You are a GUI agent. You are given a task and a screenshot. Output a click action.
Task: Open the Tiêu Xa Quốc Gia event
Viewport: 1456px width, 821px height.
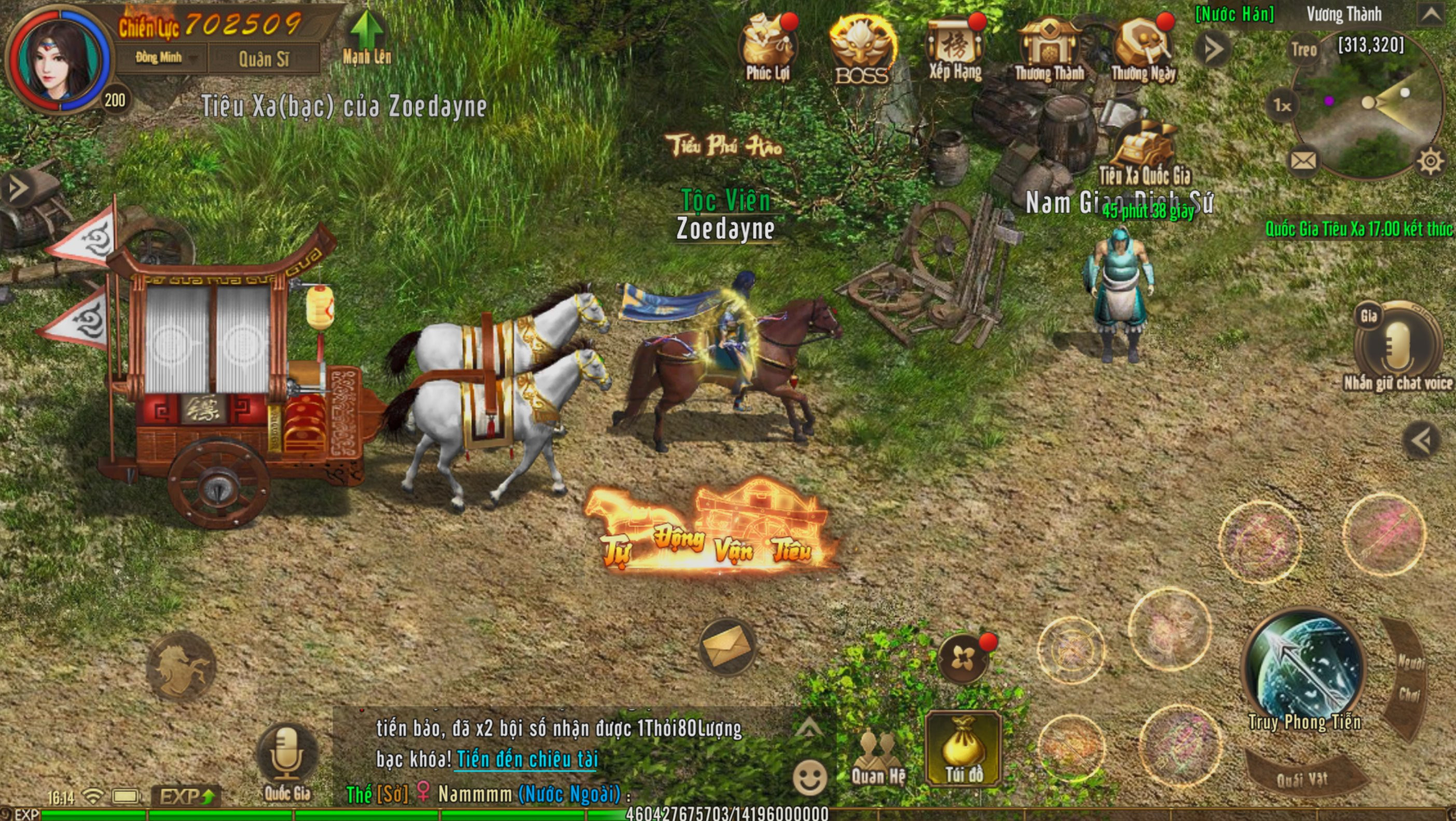point(1144,152)
